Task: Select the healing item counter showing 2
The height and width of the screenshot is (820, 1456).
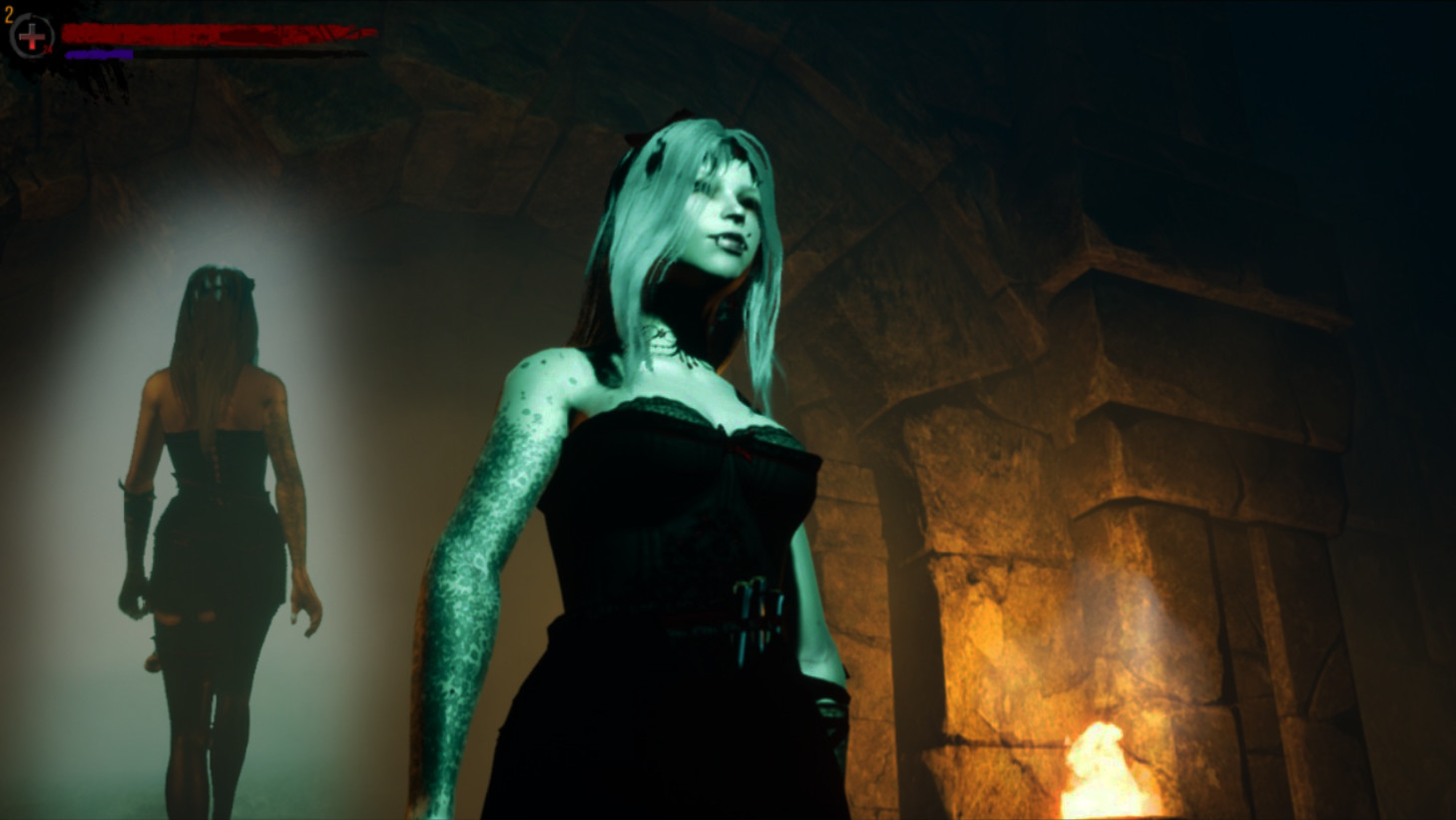Action: [8, 15]
